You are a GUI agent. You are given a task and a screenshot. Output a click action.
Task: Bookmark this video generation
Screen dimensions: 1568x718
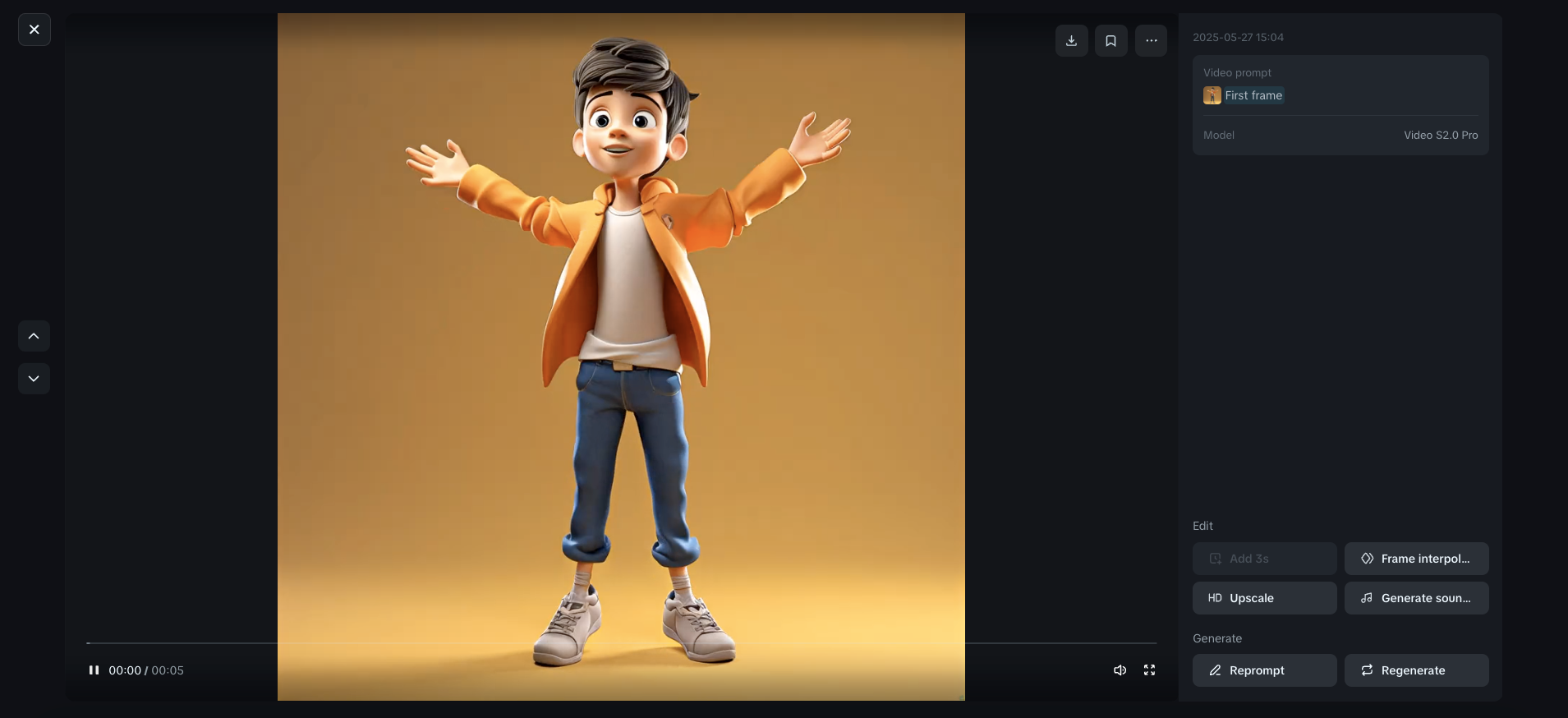click(1110, 39)
